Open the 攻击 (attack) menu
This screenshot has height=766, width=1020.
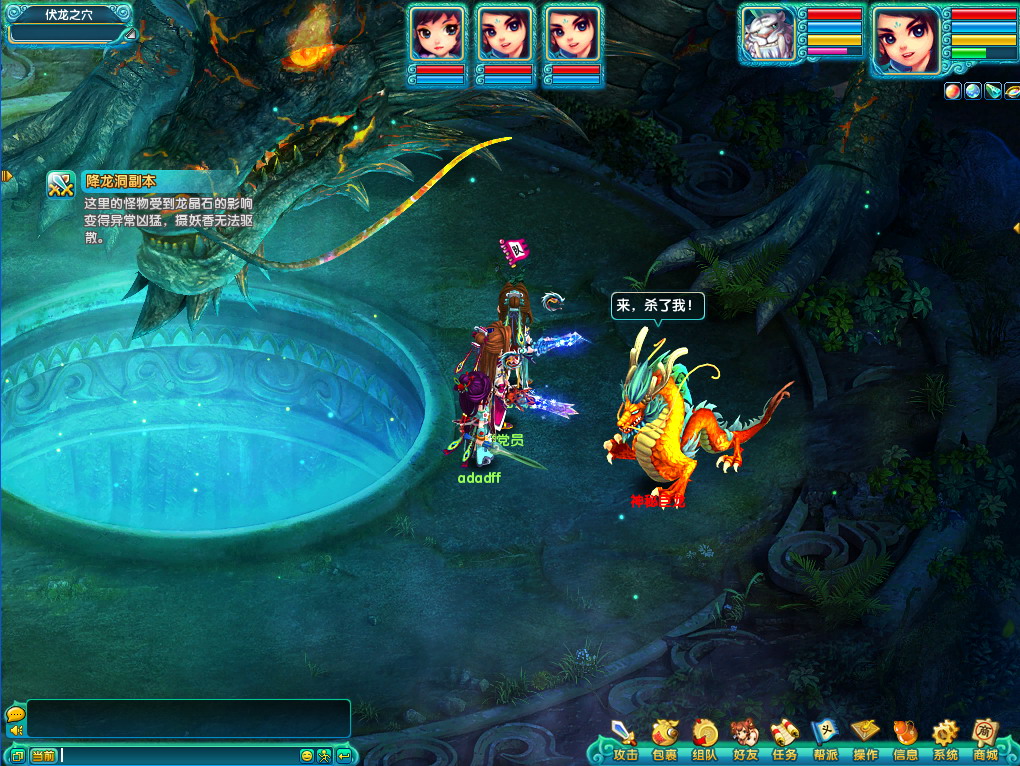625,738
